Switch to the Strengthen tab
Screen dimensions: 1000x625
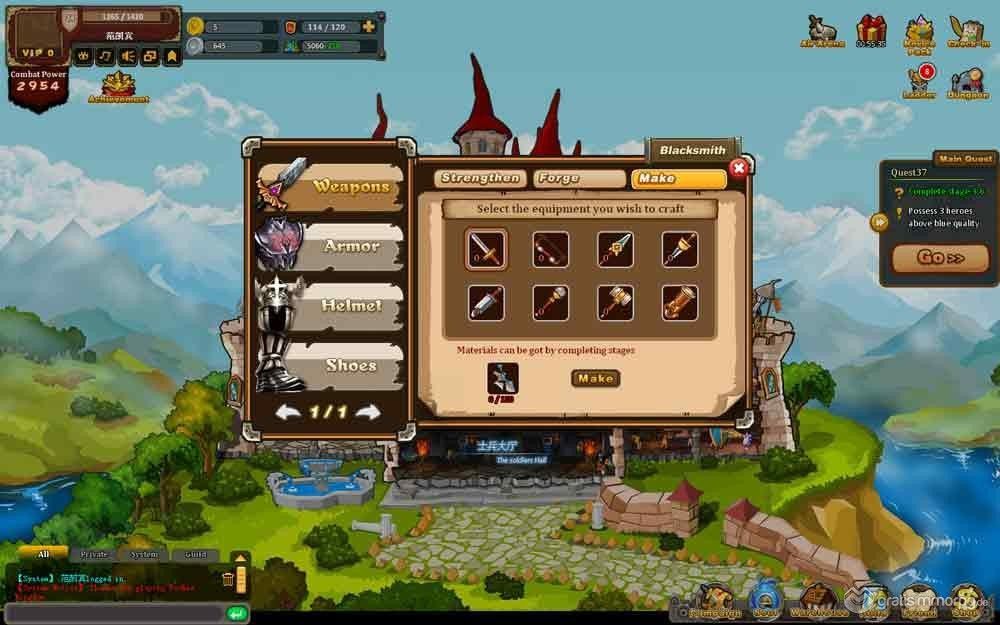(479, 179)
